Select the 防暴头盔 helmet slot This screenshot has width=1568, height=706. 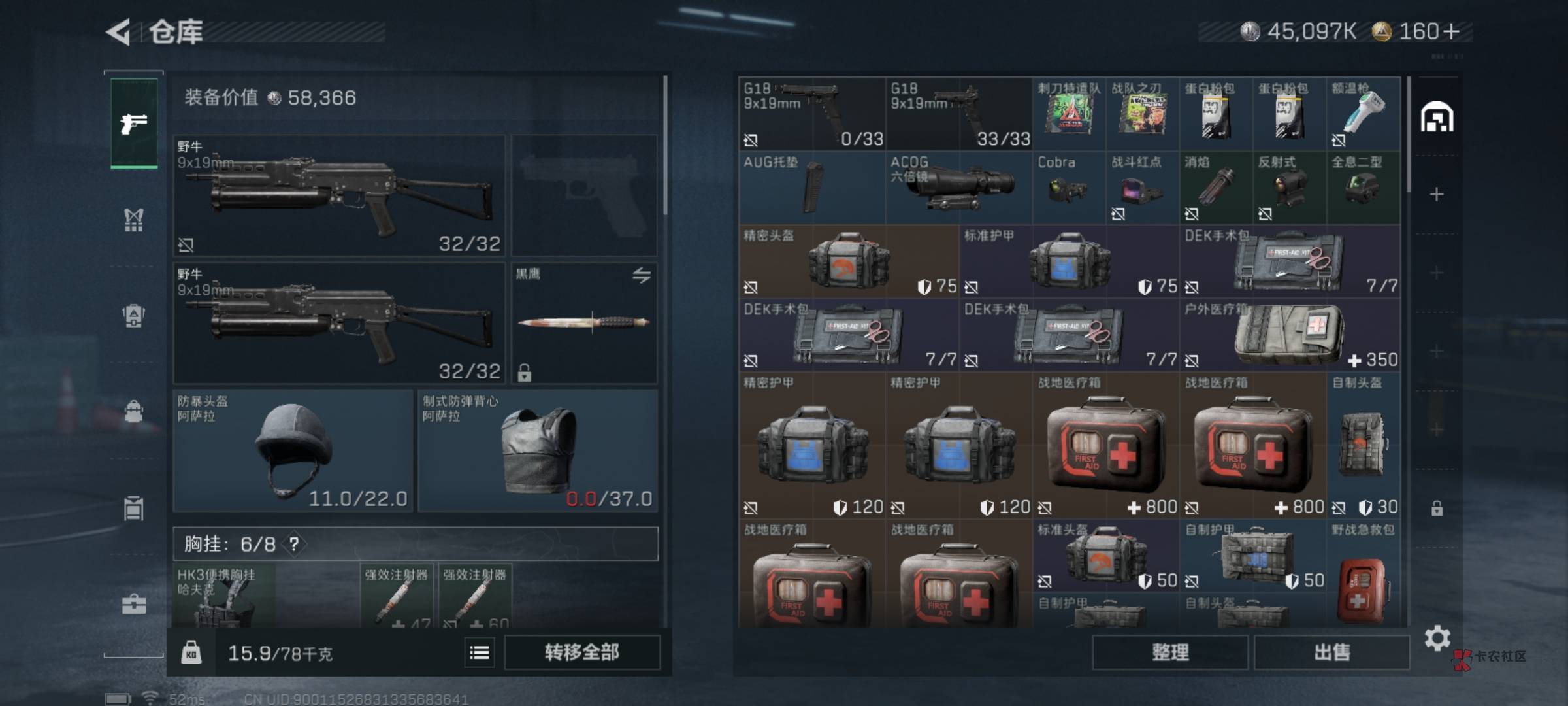tap(293, 450)
